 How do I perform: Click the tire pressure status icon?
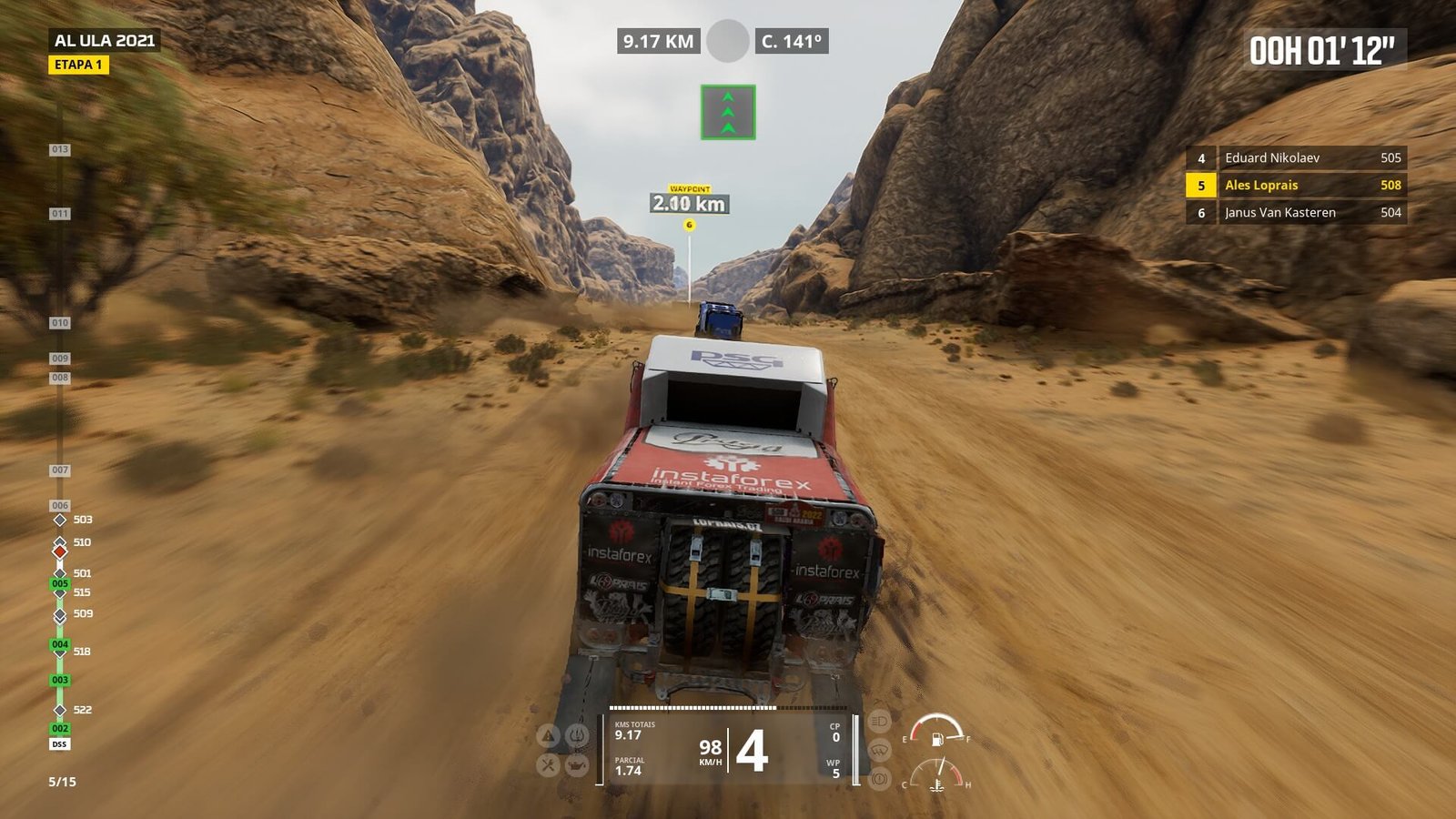coord(576,735)
